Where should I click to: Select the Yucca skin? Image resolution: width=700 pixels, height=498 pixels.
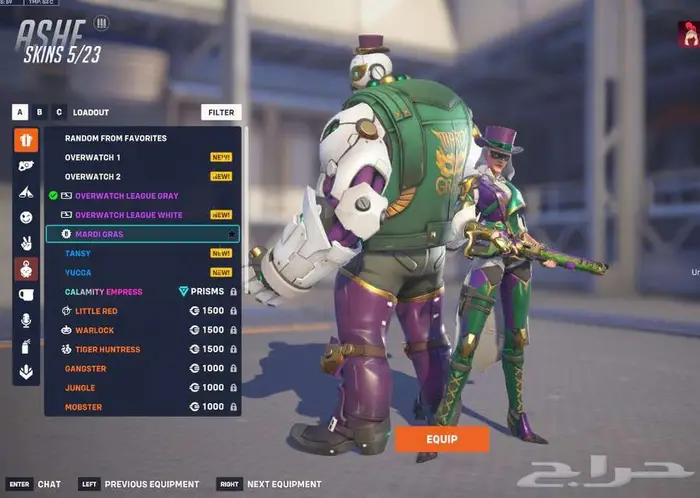tap(78, 272)
